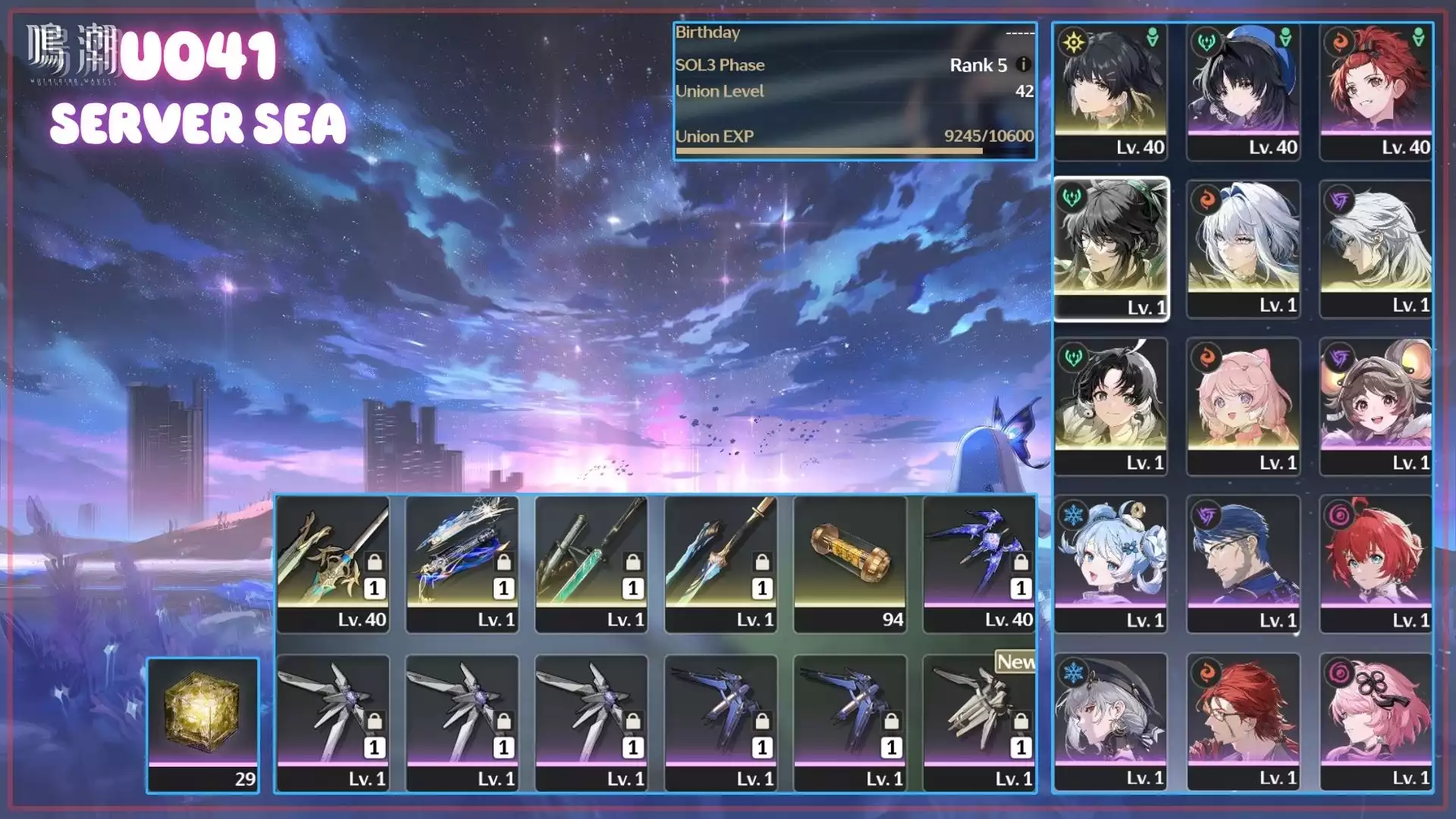Select the glowing golden cube item slot
The image size is (1456, 819).
[202, 724]
